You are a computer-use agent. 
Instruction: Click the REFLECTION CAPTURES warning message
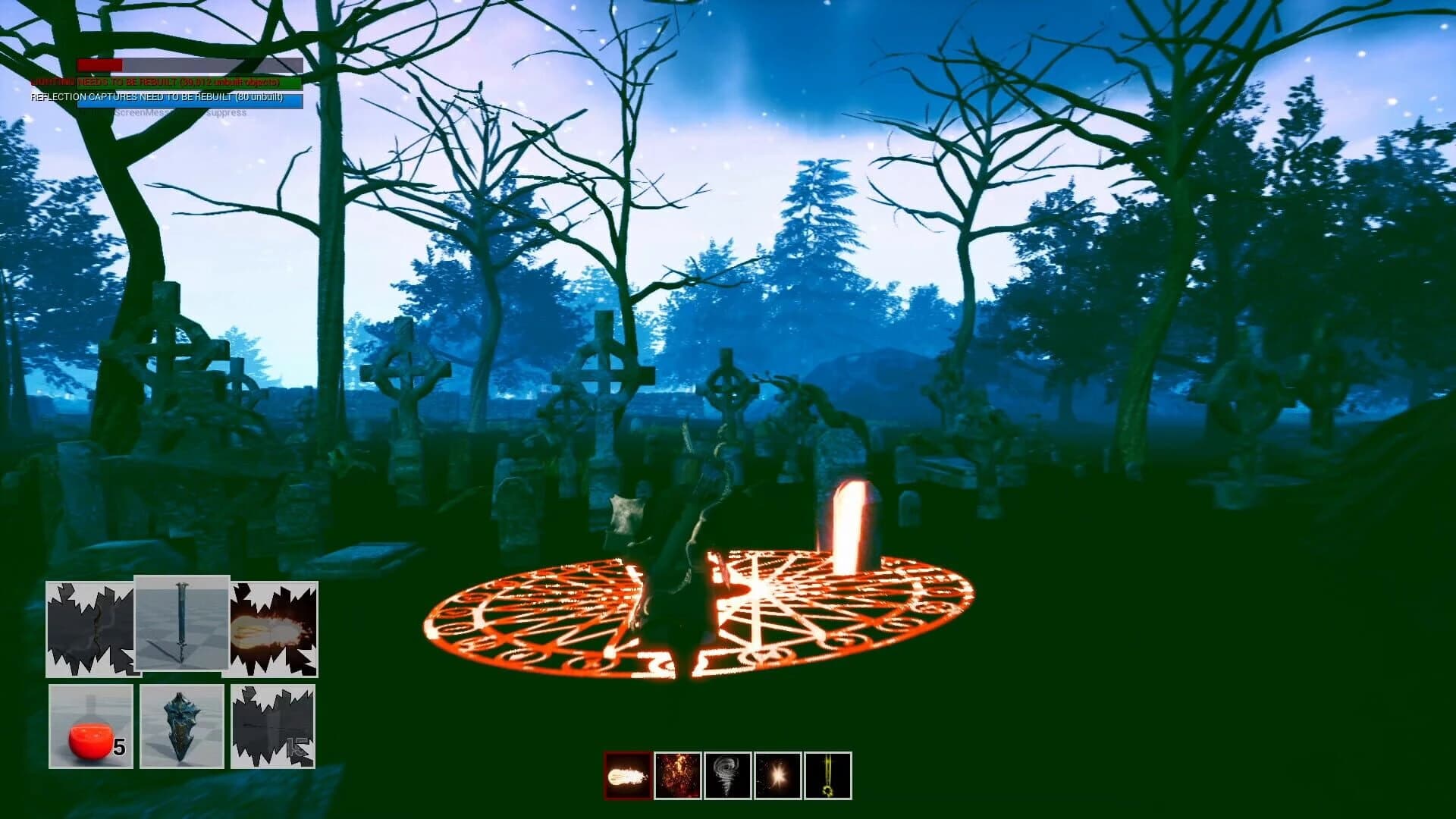click(156, 97)
